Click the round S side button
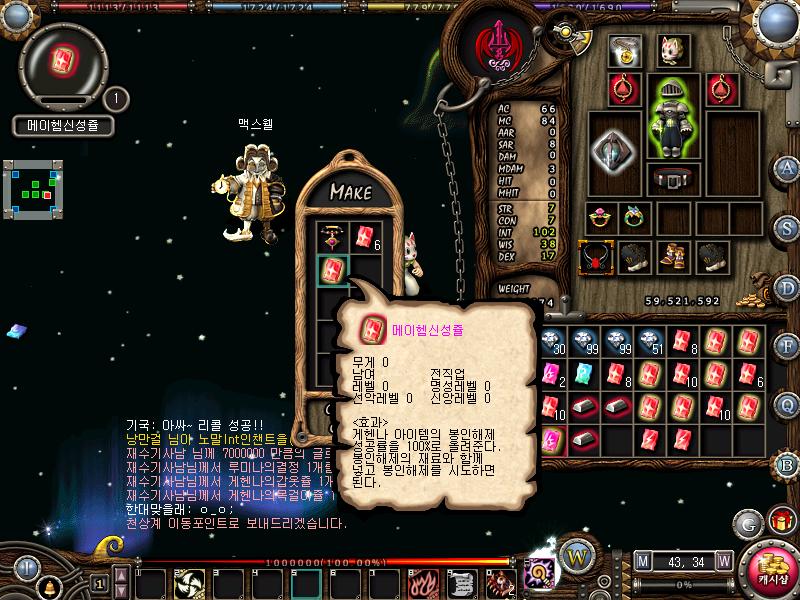This screenshot has height=600, width=800. coord(786,226)
